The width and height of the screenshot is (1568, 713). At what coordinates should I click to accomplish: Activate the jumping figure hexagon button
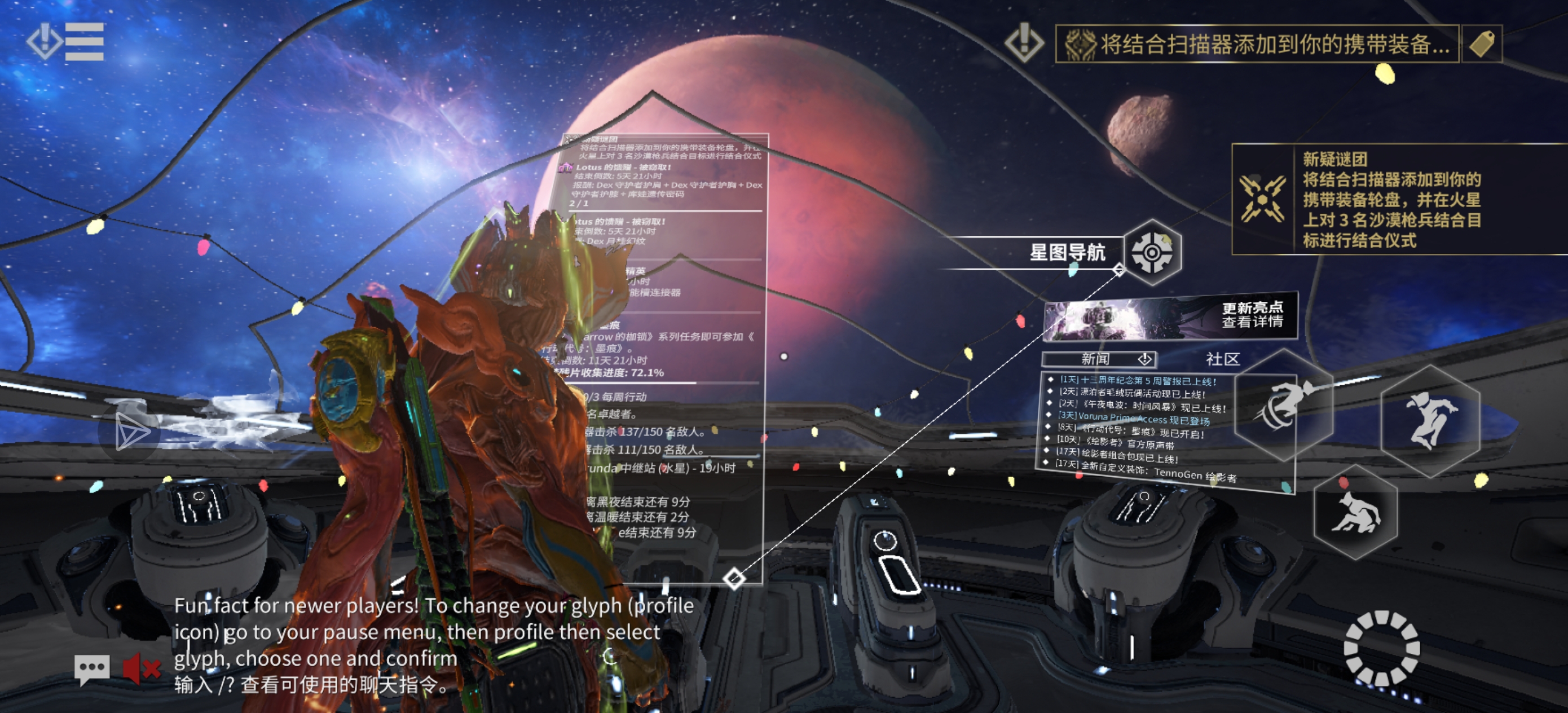1430,420
